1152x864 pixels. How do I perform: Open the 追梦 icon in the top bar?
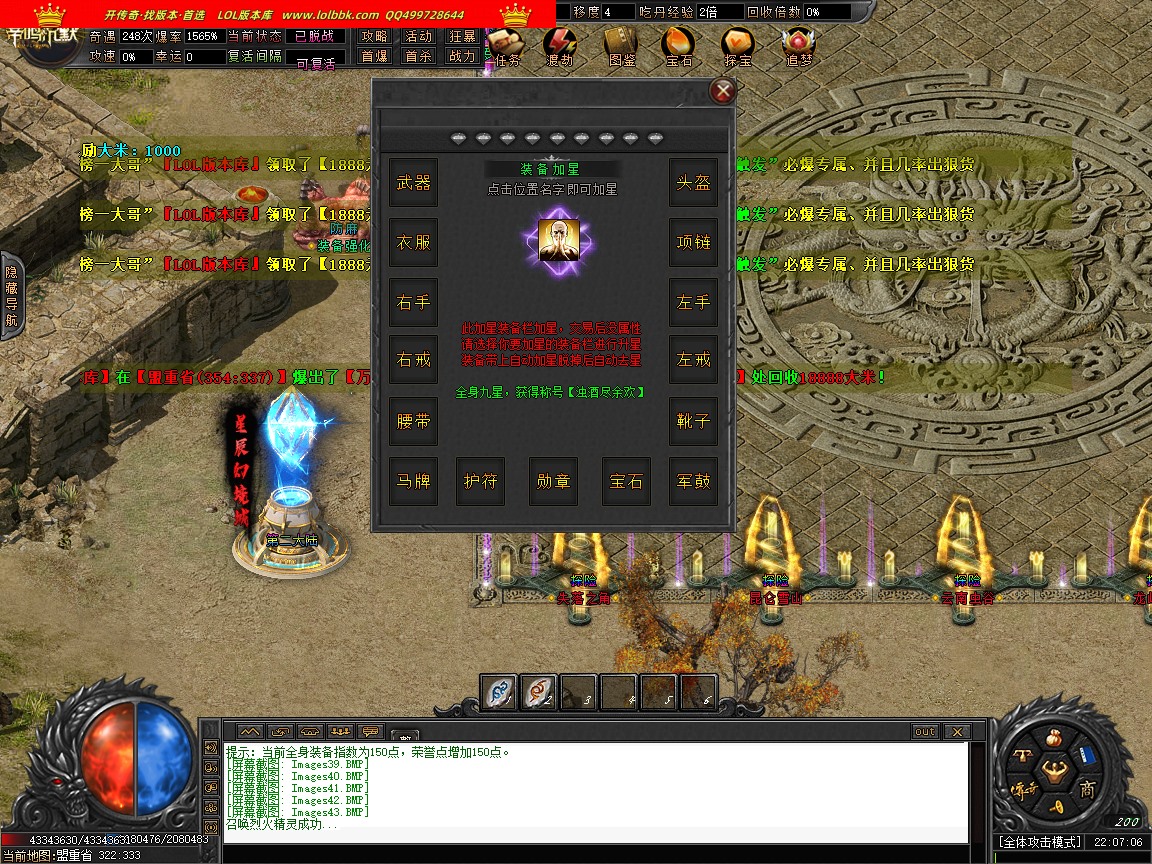(798, 45)
